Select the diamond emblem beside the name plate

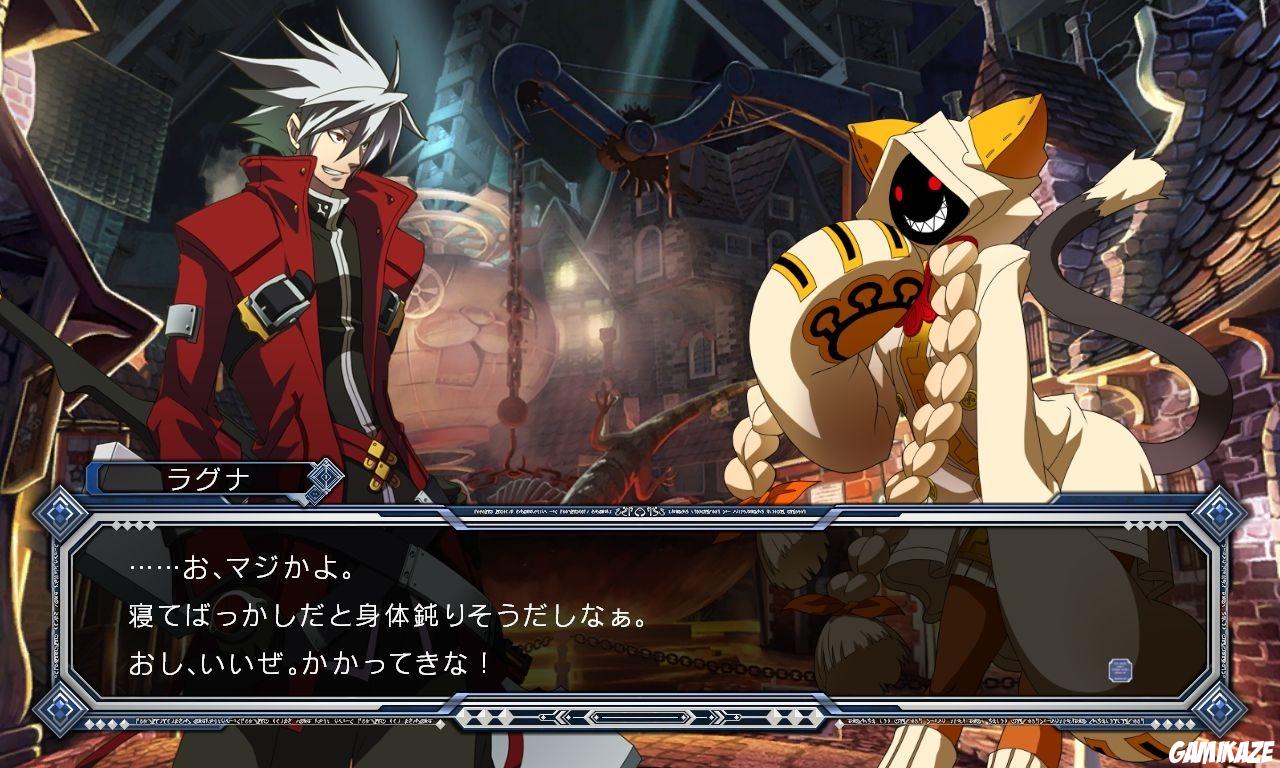point(327,477)
